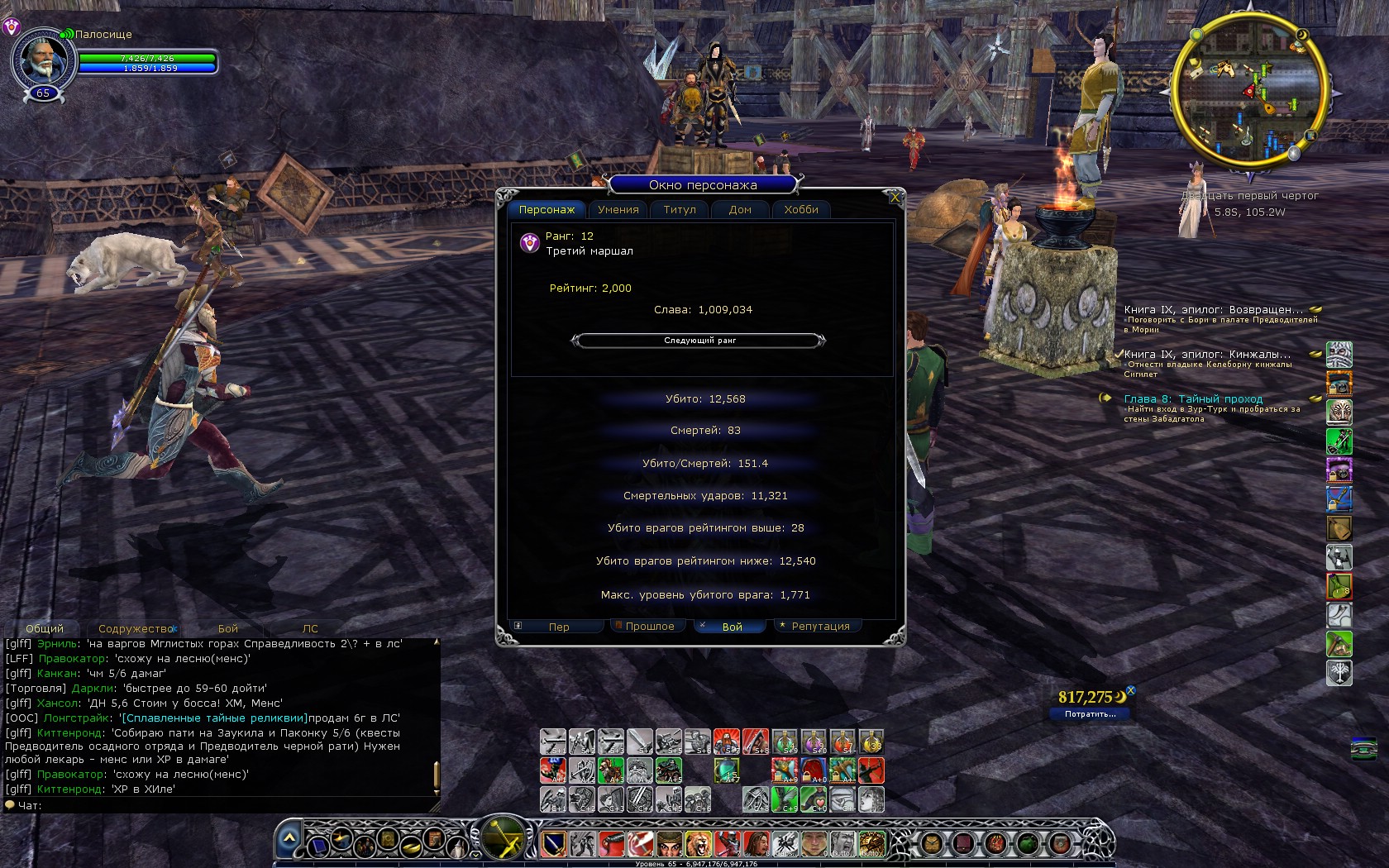The width and height of the screenshot is (1389, 868).
Task: Switch to the Пер bottom tab
Action: click(x=559, y=627)
